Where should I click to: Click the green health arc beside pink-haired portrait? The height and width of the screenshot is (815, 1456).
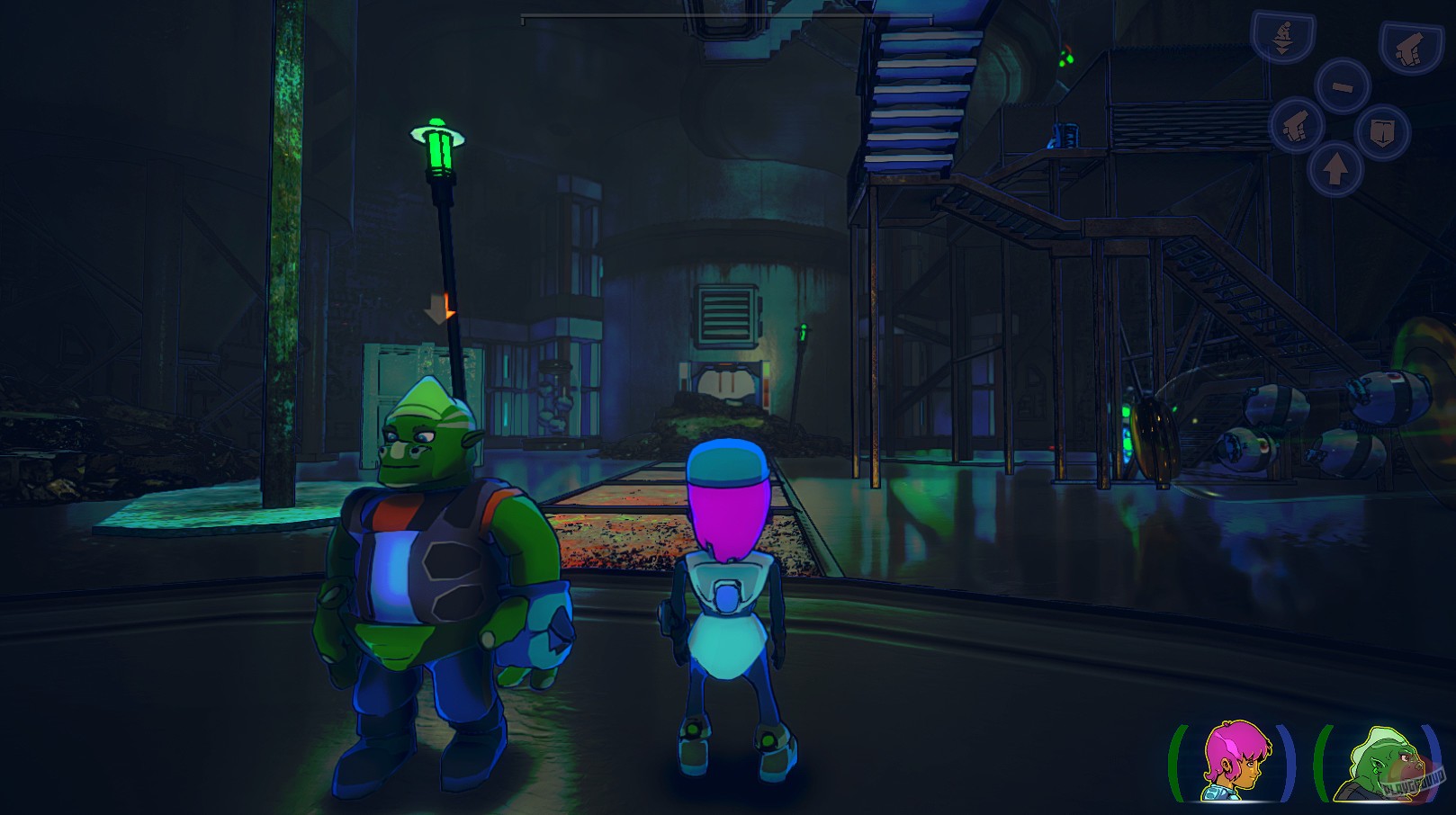1177,763
